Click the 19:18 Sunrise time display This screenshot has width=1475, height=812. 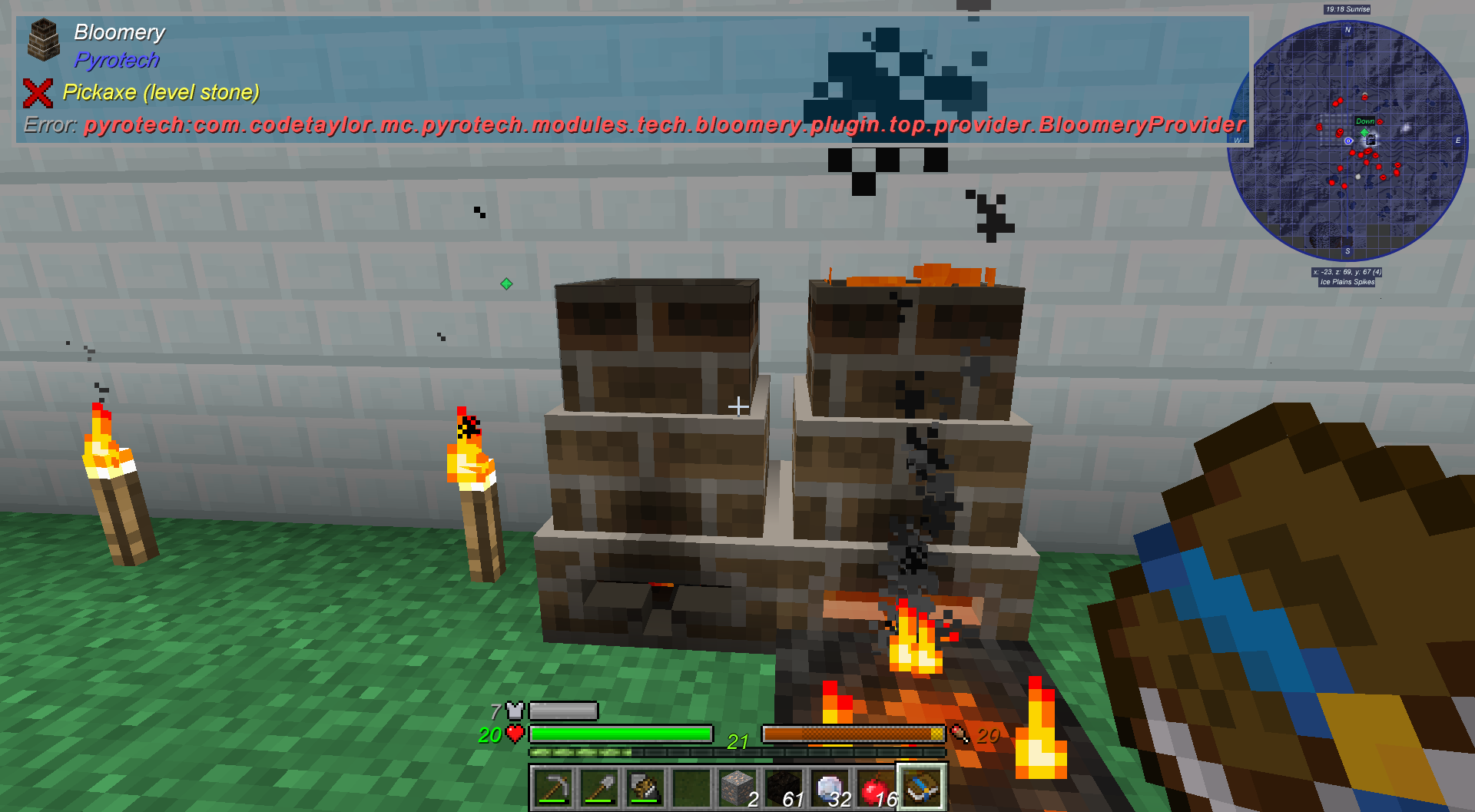[x=1348, y=10]
